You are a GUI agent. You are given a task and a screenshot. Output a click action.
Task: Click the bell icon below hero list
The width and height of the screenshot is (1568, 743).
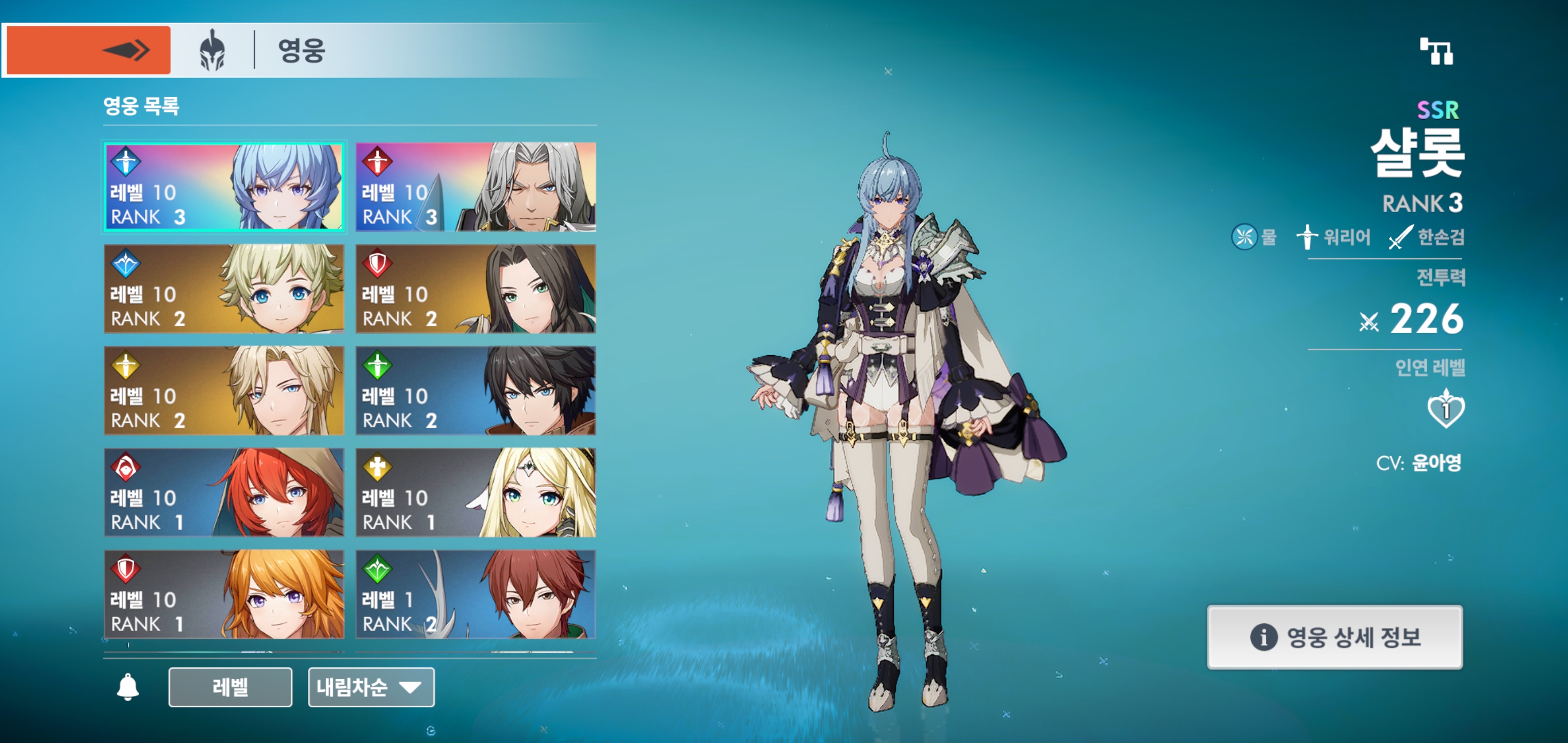pyautogui.click(x=128, y=687)
